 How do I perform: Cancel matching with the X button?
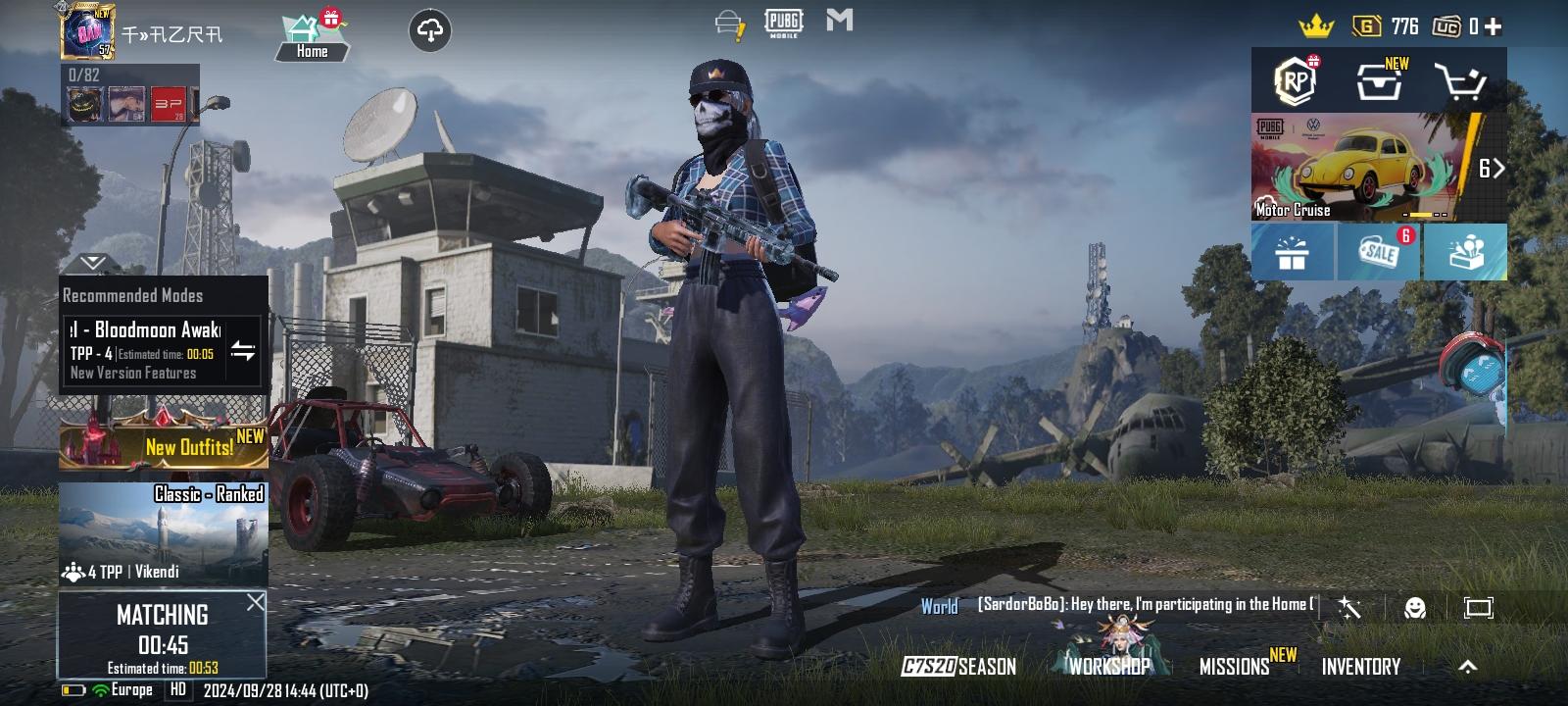click(255, 602)
